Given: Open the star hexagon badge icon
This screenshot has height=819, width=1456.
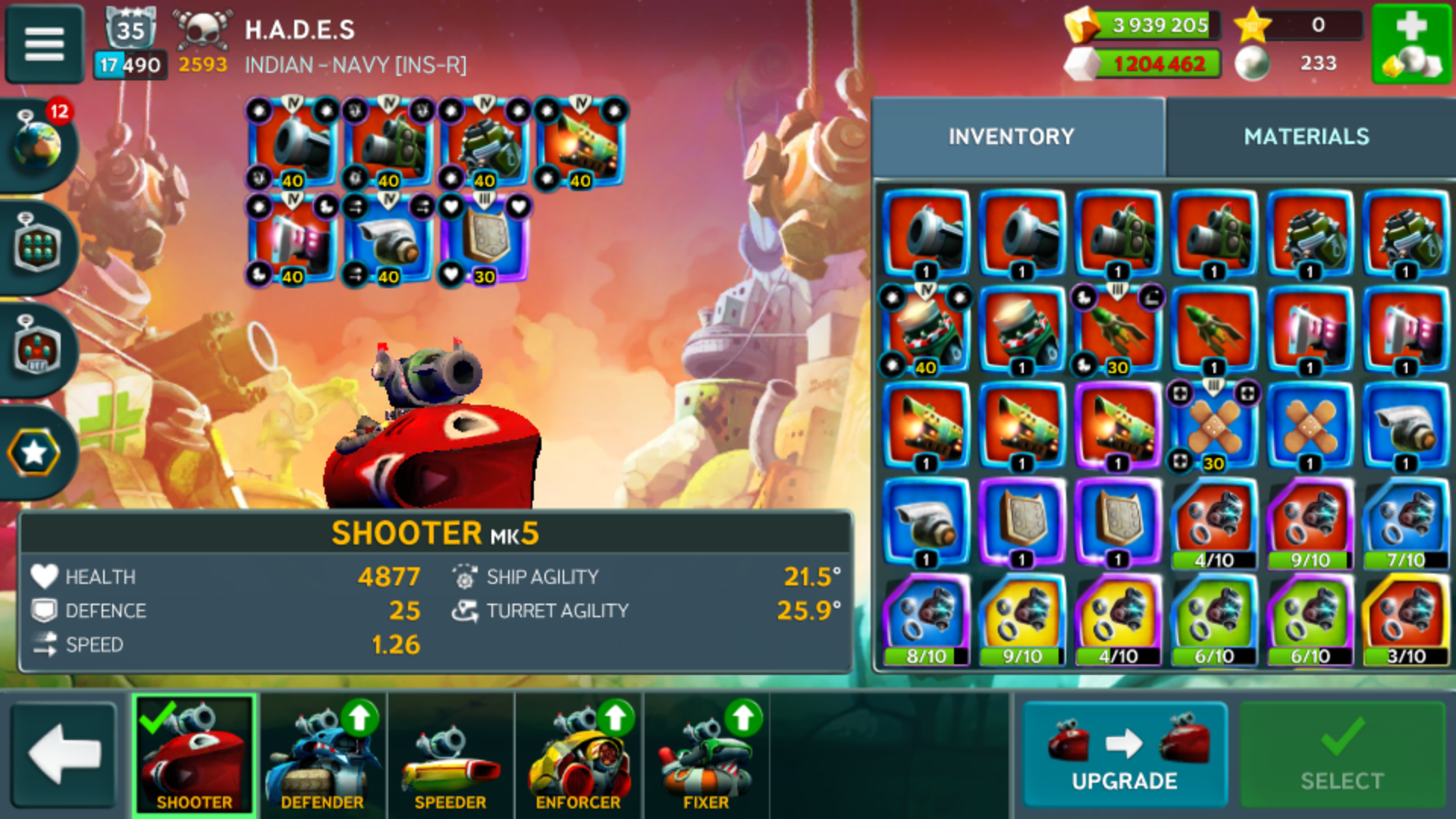Looking at the screenshot, I should 34,453.
